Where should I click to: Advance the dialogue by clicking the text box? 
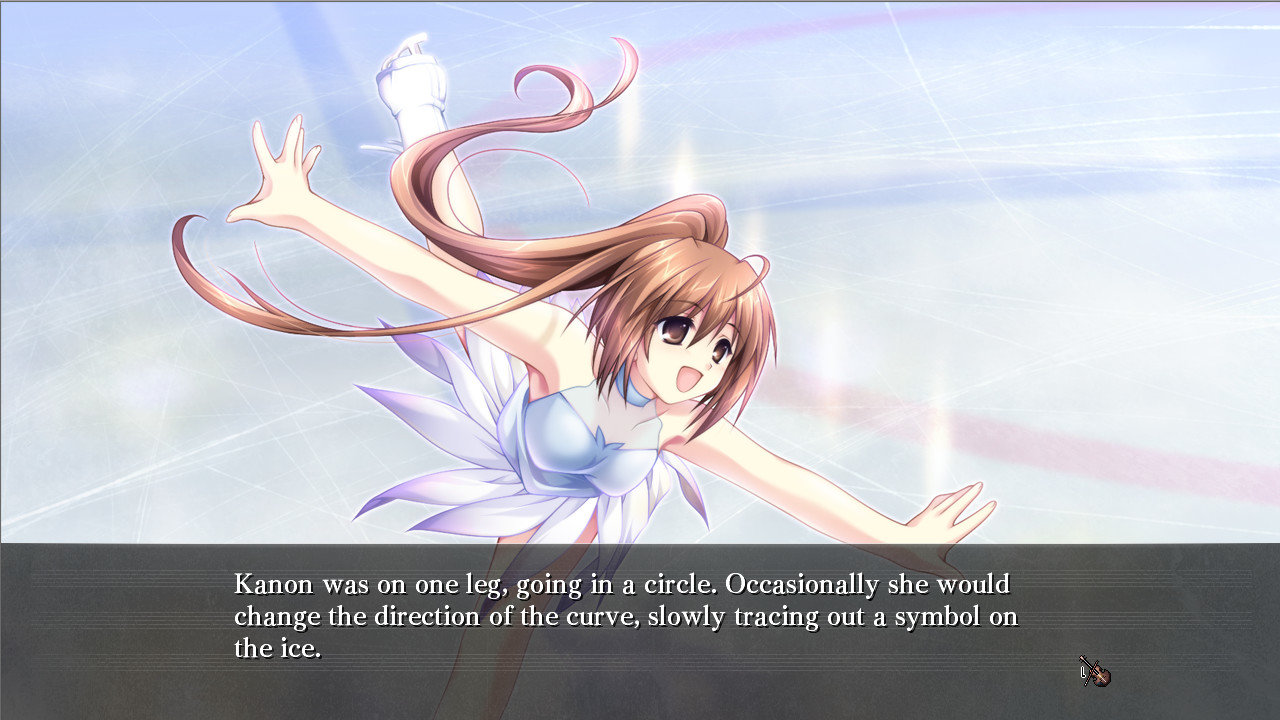click(640, 630)
